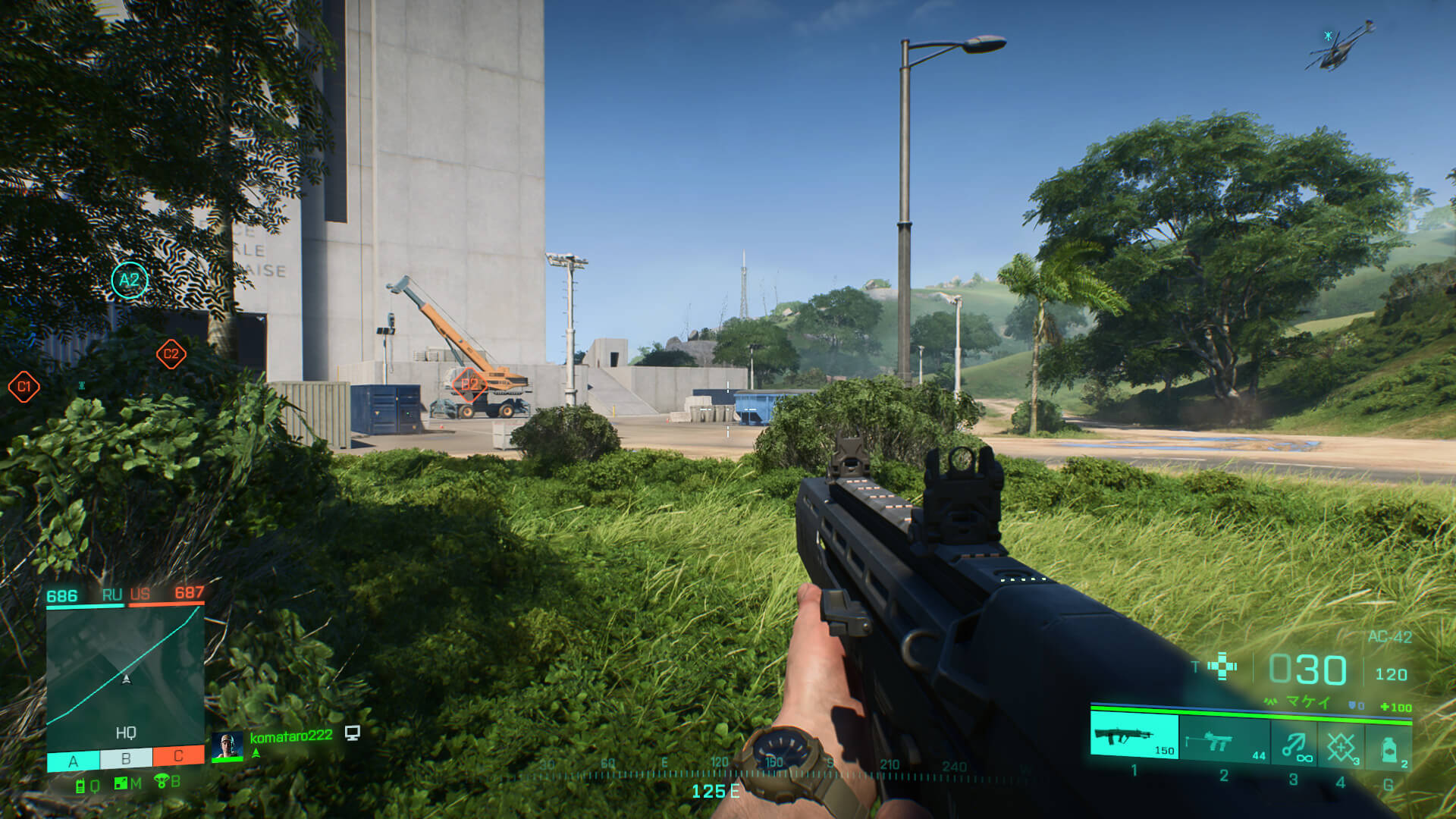Screen dimensions: 1456x819
Task: Open the radio commo rose icon
Action: (x=80, y=786)
